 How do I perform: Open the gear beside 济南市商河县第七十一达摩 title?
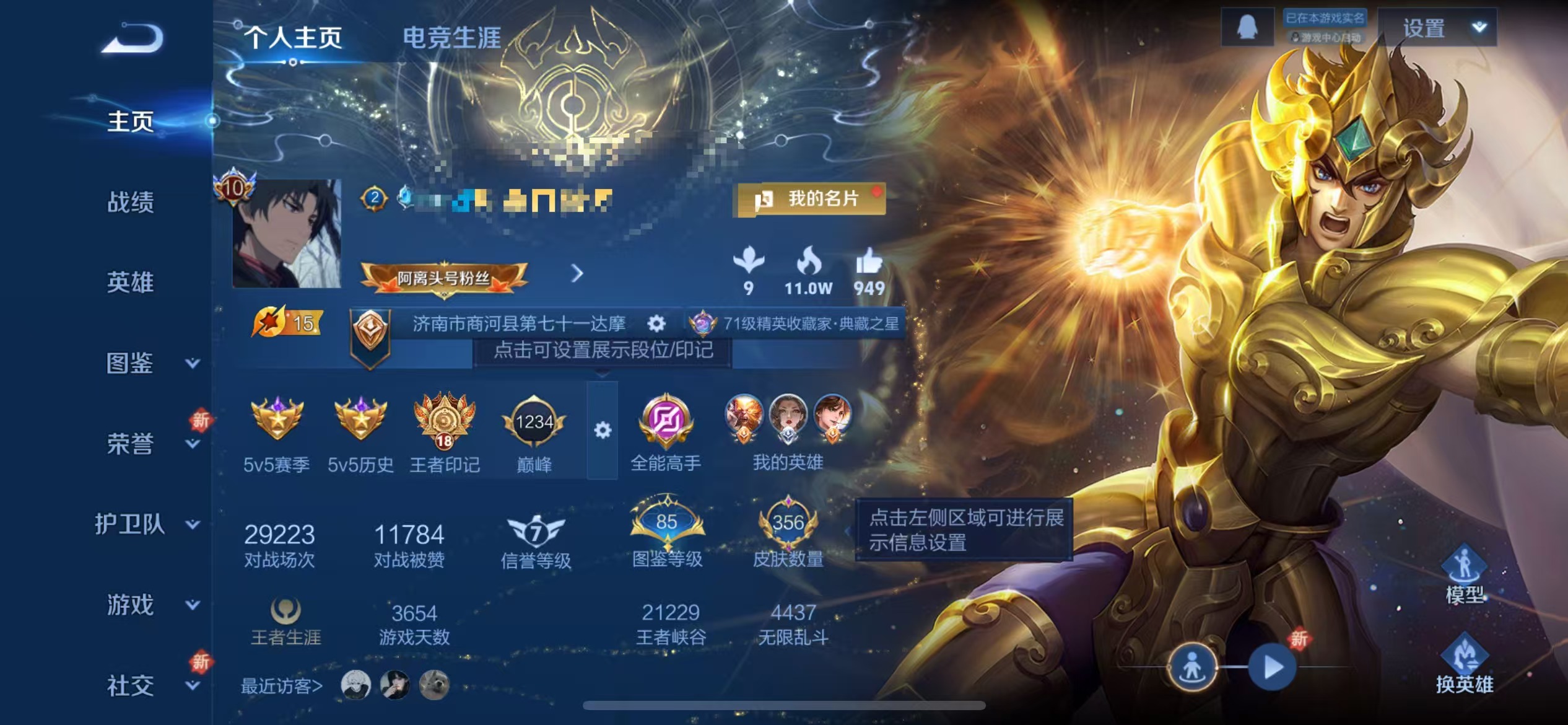[657, 323]
